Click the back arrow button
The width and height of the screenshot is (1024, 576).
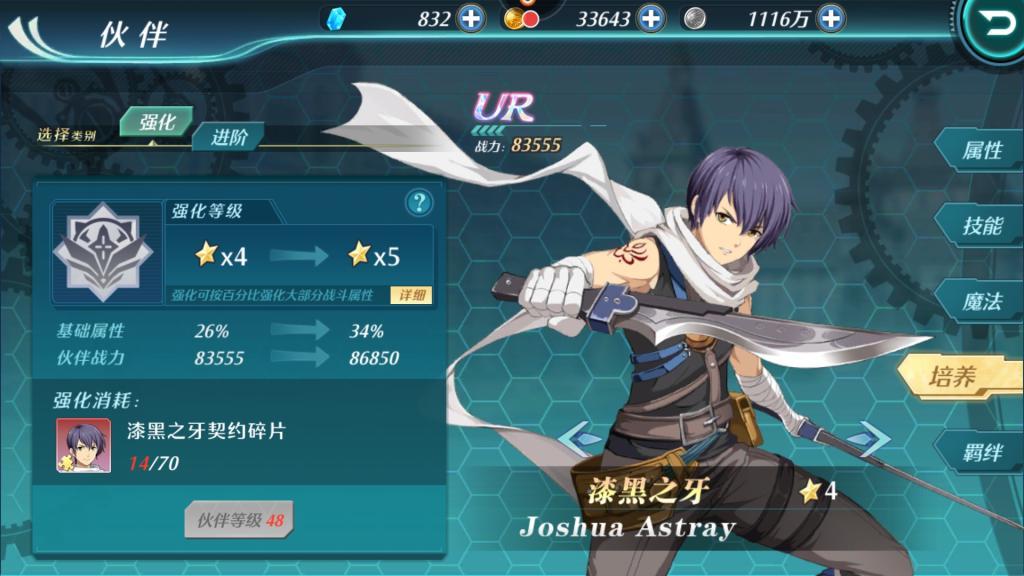997,26
